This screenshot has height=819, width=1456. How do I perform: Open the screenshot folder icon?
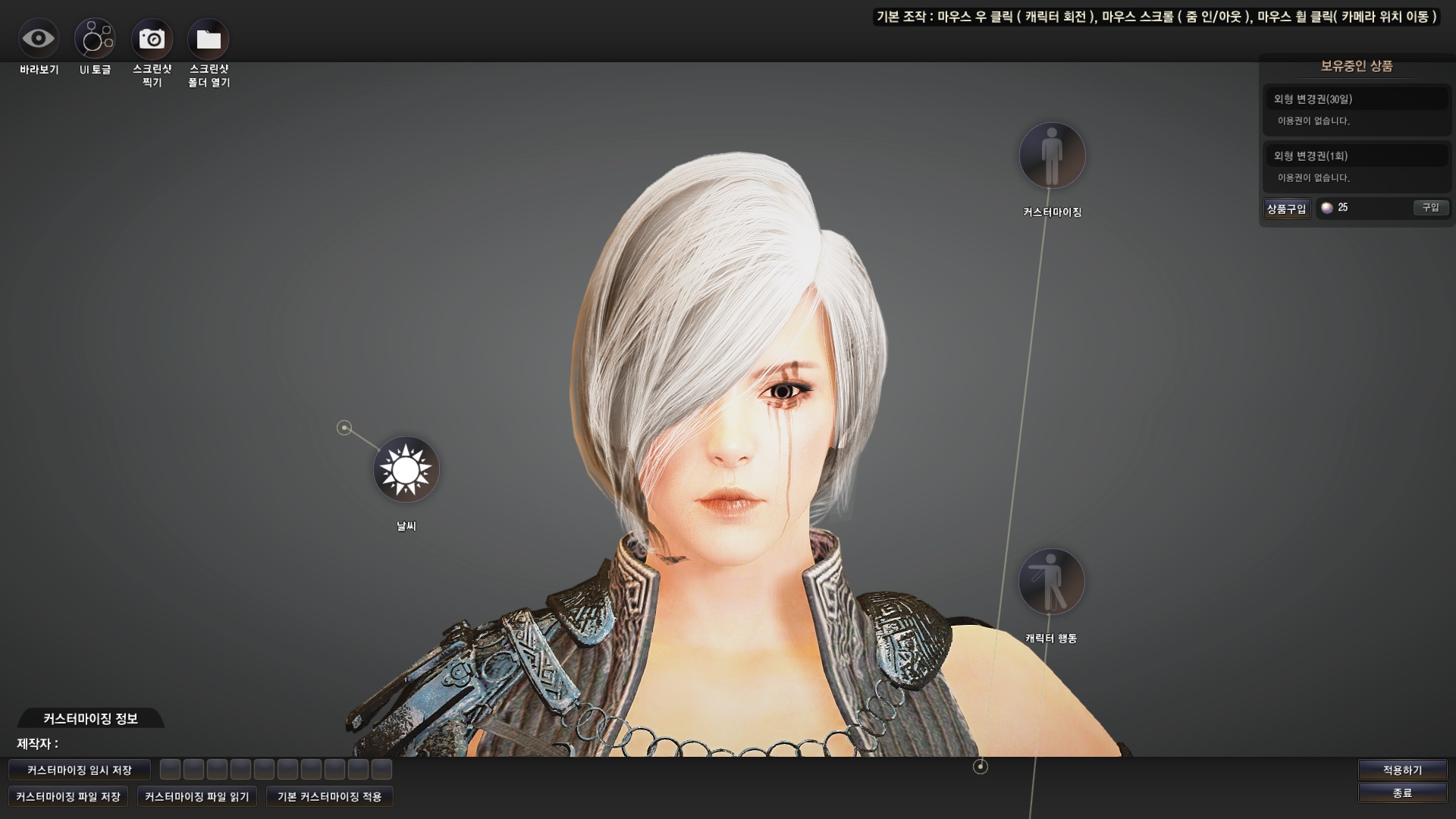[209, 39]
